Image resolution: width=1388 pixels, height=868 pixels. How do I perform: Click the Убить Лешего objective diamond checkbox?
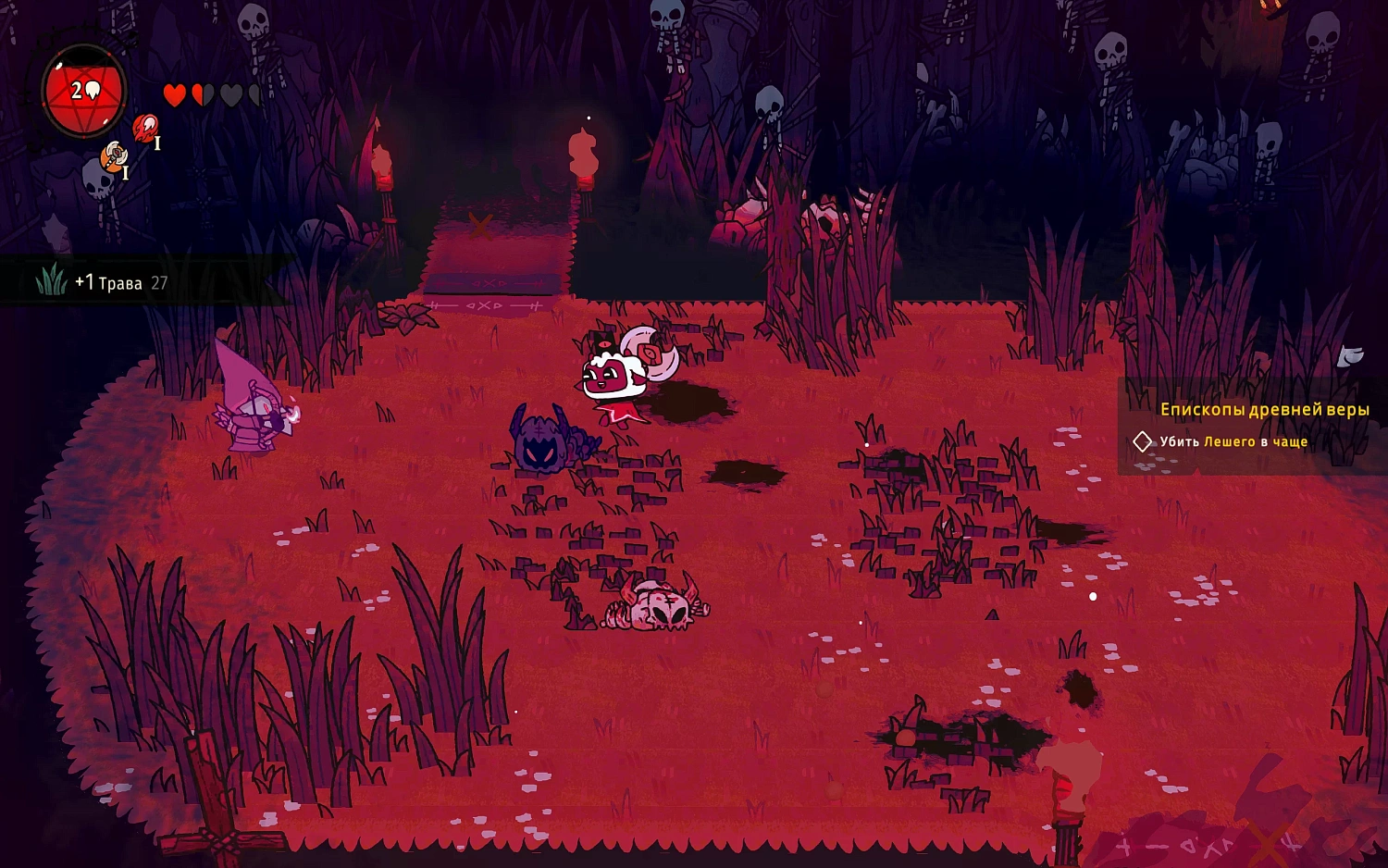pyautogui.click(x=1143, y=441)
